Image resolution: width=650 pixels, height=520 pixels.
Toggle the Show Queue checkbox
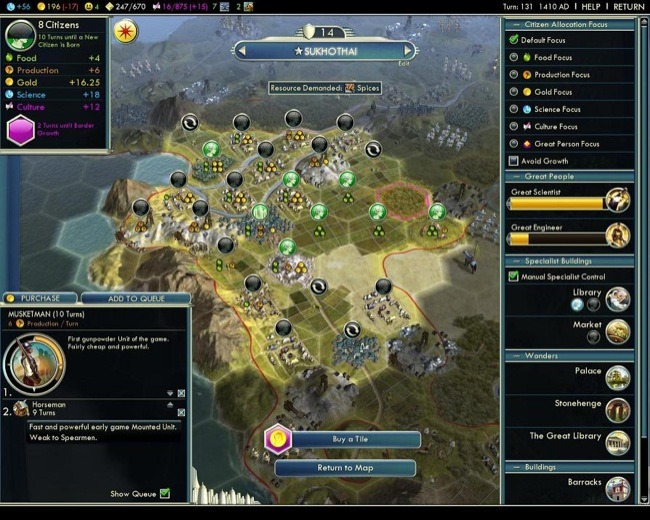[165, 493]
